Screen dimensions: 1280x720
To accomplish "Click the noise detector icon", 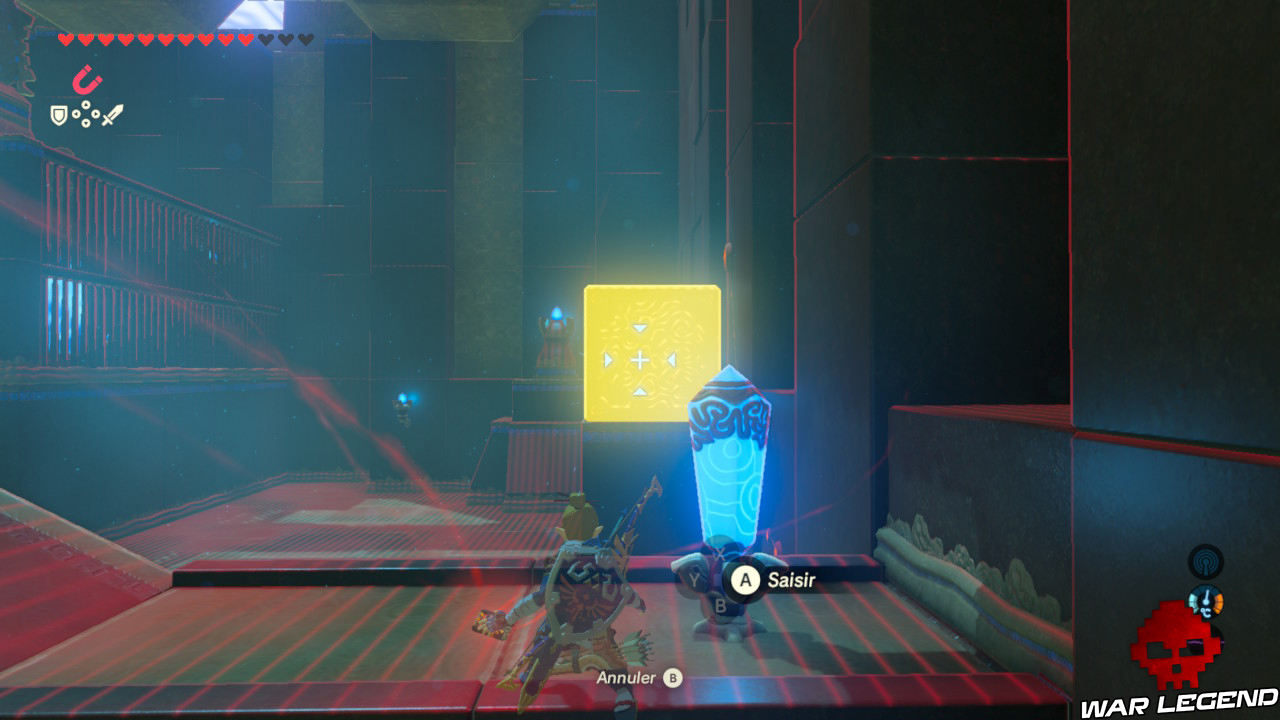I will (1206, 562).
